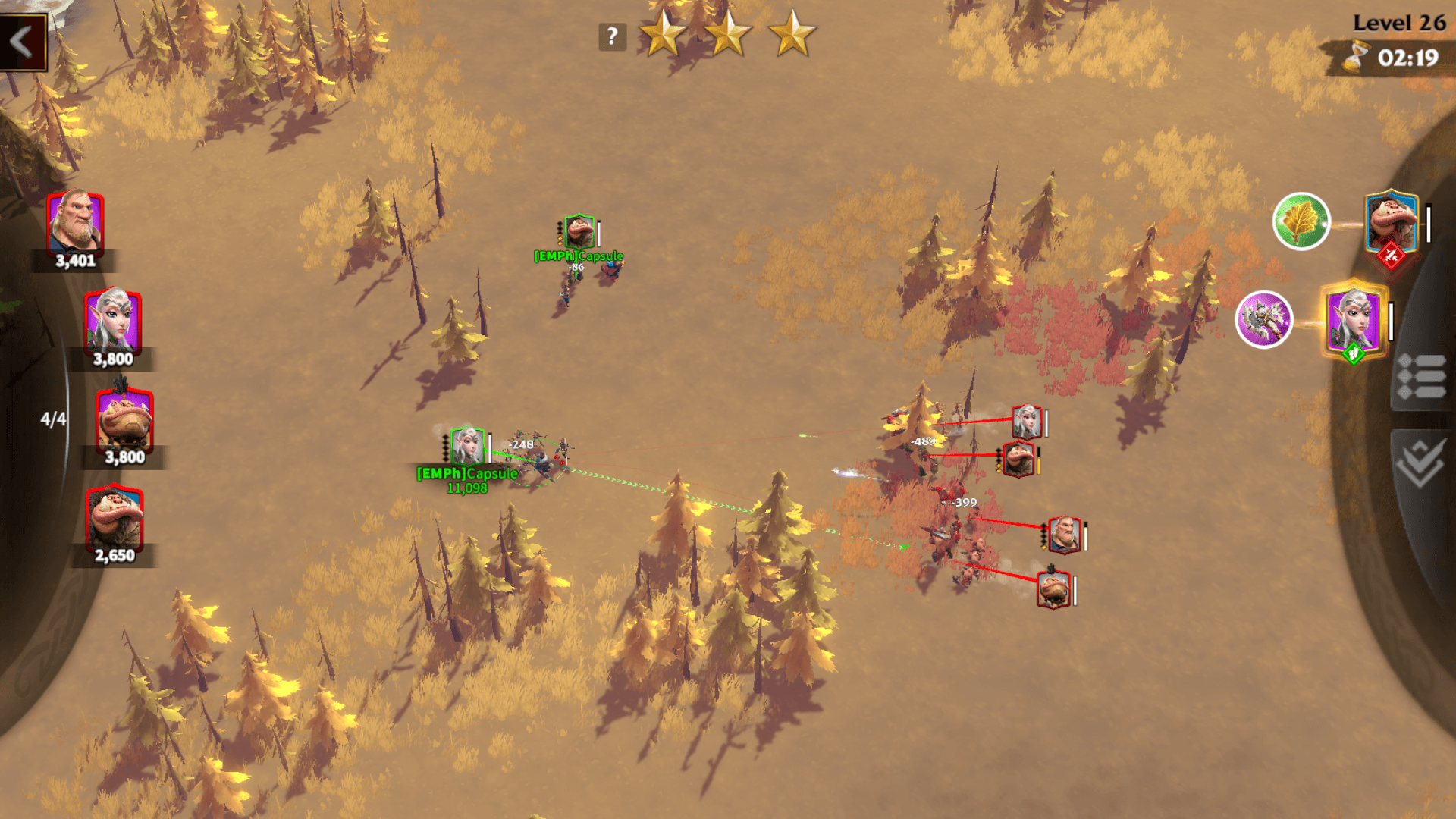Select the blue-framed troll commander portrait
The width and height of the screenshot is (1456, 819).
point(1391,223)
